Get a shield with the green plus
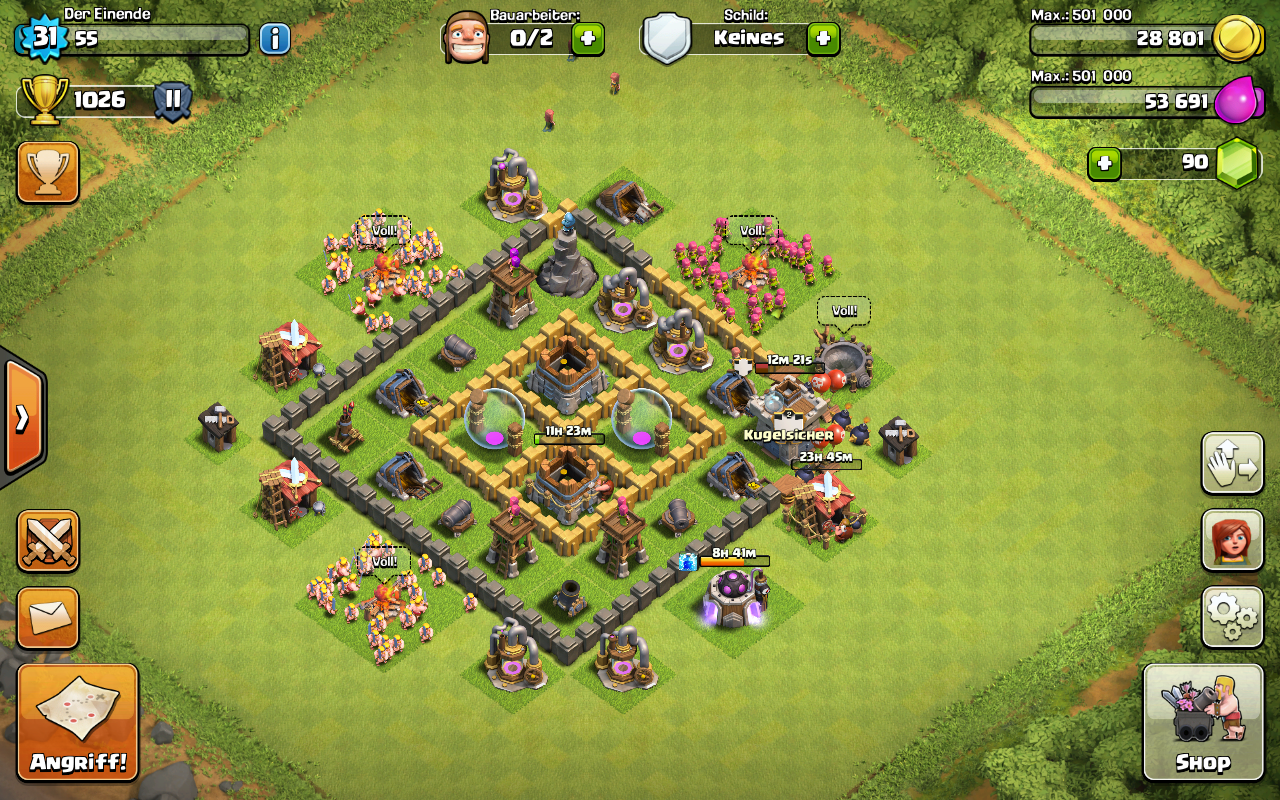The height and width of the screenshot is (800, 1280). click(x=823, y=39)
